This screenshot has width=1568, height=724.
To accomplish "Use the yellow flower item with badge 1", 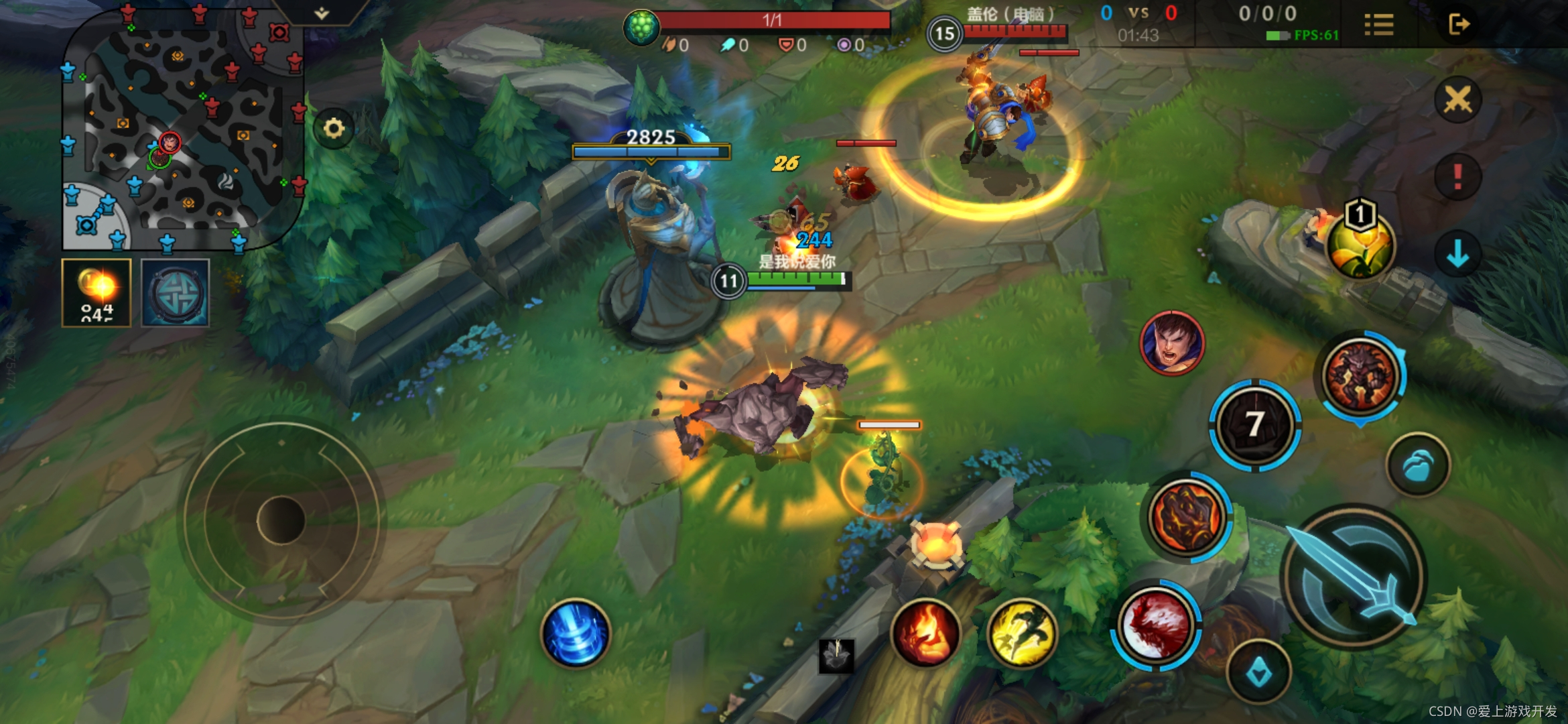I will click(1360, 245).
